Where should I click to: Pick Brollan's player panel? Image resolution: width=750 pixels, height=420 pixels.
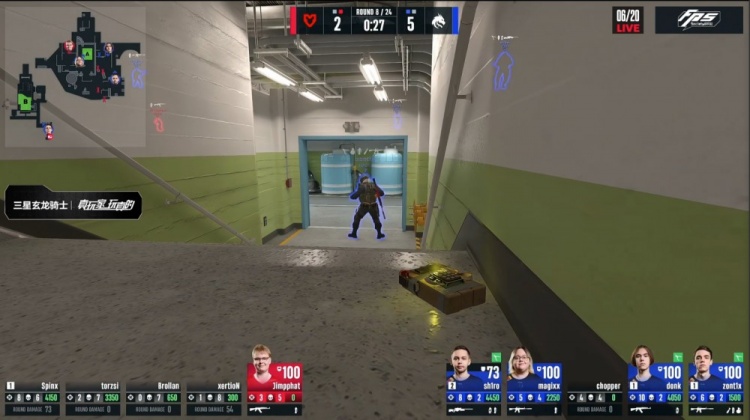(x=153, y=397)
